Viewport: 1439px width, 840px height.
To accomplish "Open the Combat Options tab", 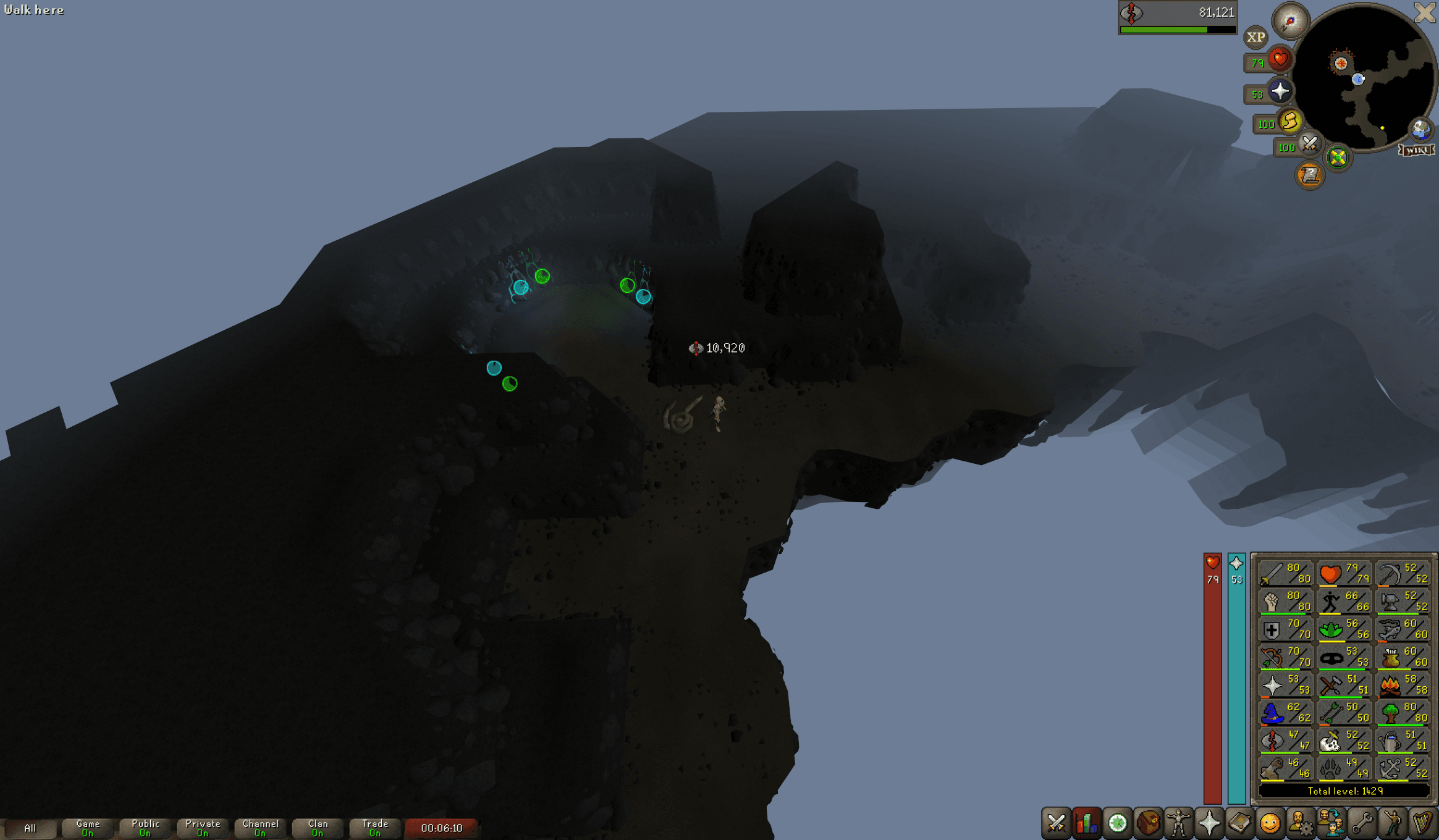I will coord(1056,823).
